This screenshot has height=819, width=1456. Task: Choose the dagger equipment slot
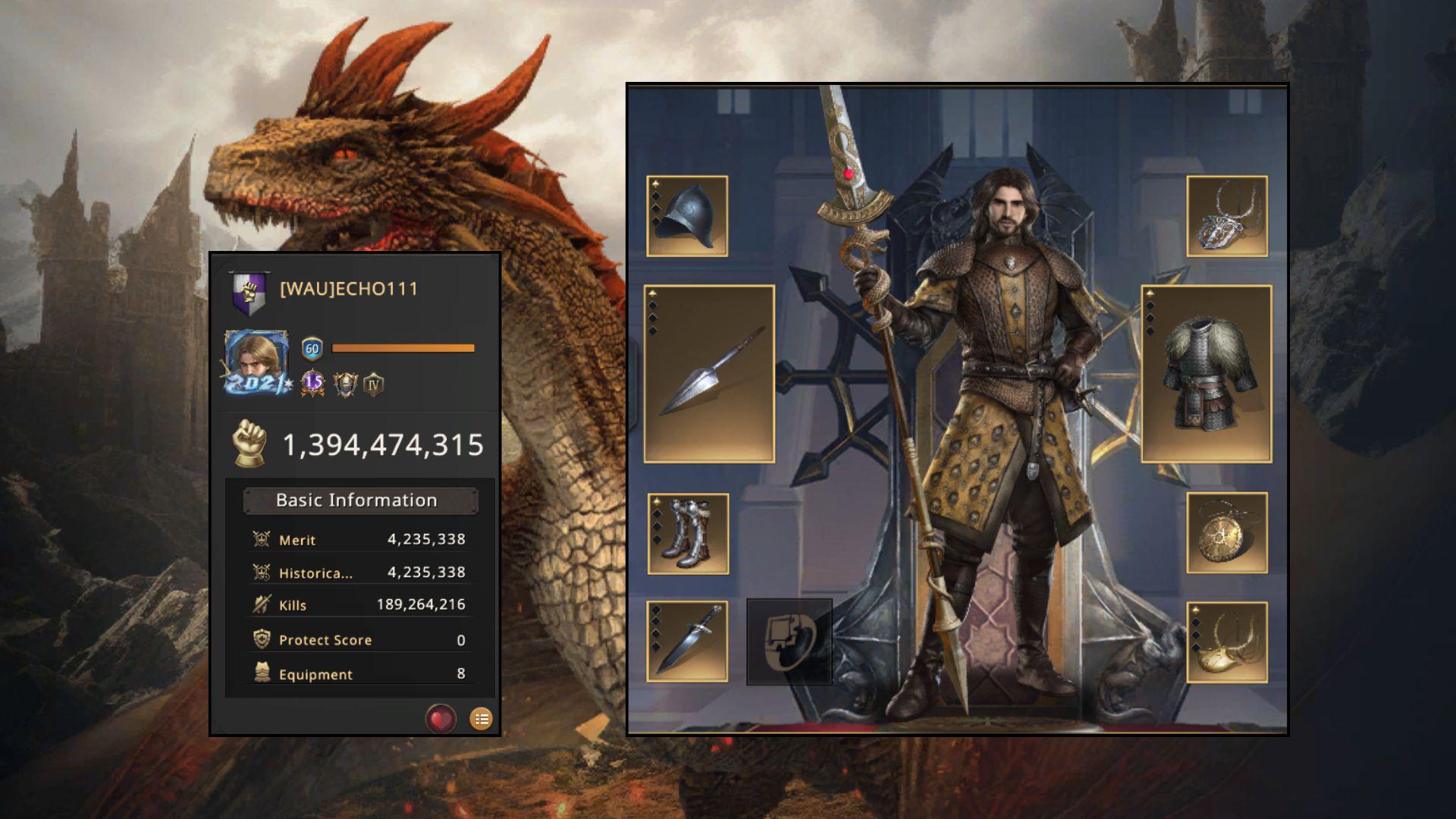pyautogui.click(x=687, y=642)
